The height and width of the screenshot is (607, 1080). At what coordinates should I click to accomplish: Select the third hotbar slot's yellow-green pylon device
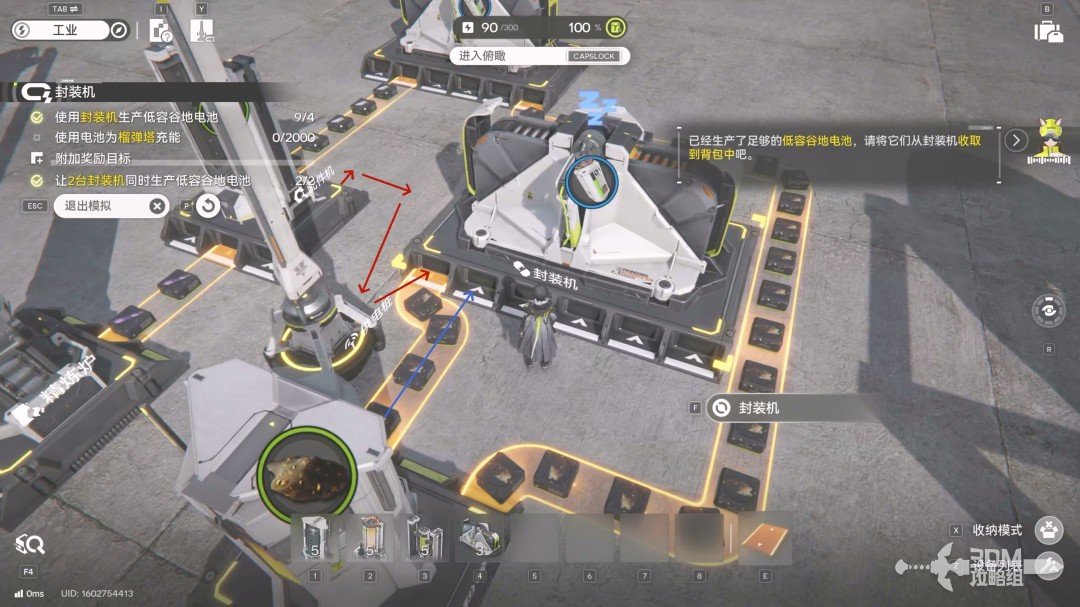pyautogui.click(x=423, y=539)
